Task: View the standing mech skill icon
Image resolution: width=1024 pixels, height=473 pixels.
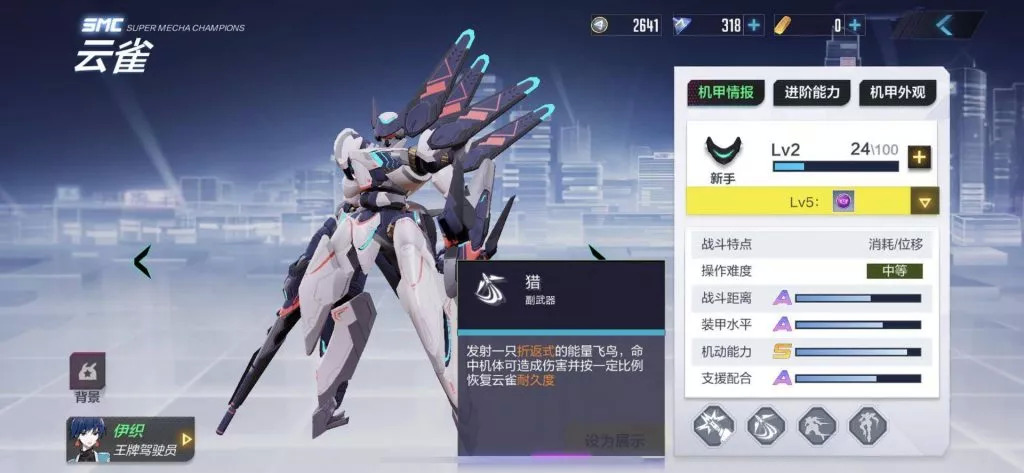Action: point(867,426)
